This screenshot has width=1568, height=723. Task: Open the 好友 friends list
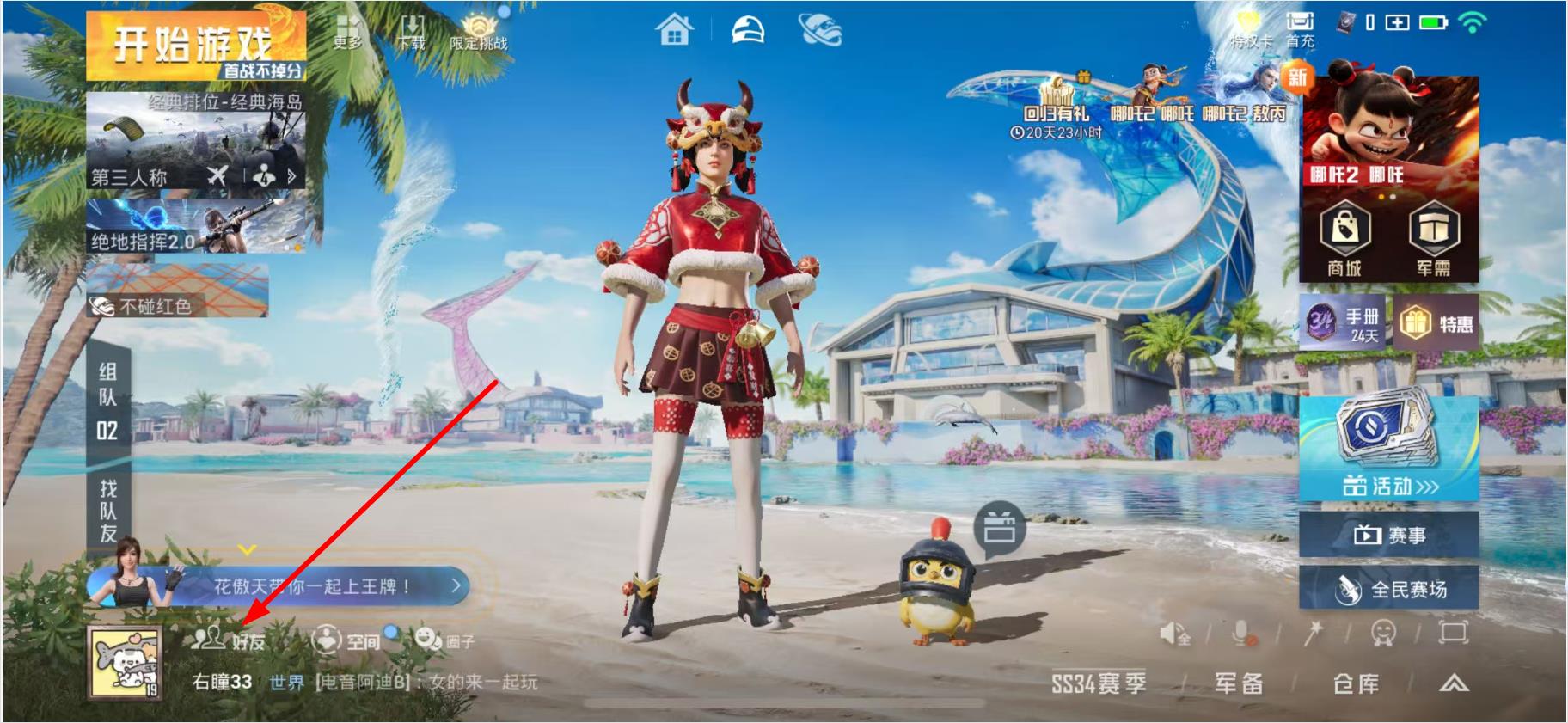(230, 640)
